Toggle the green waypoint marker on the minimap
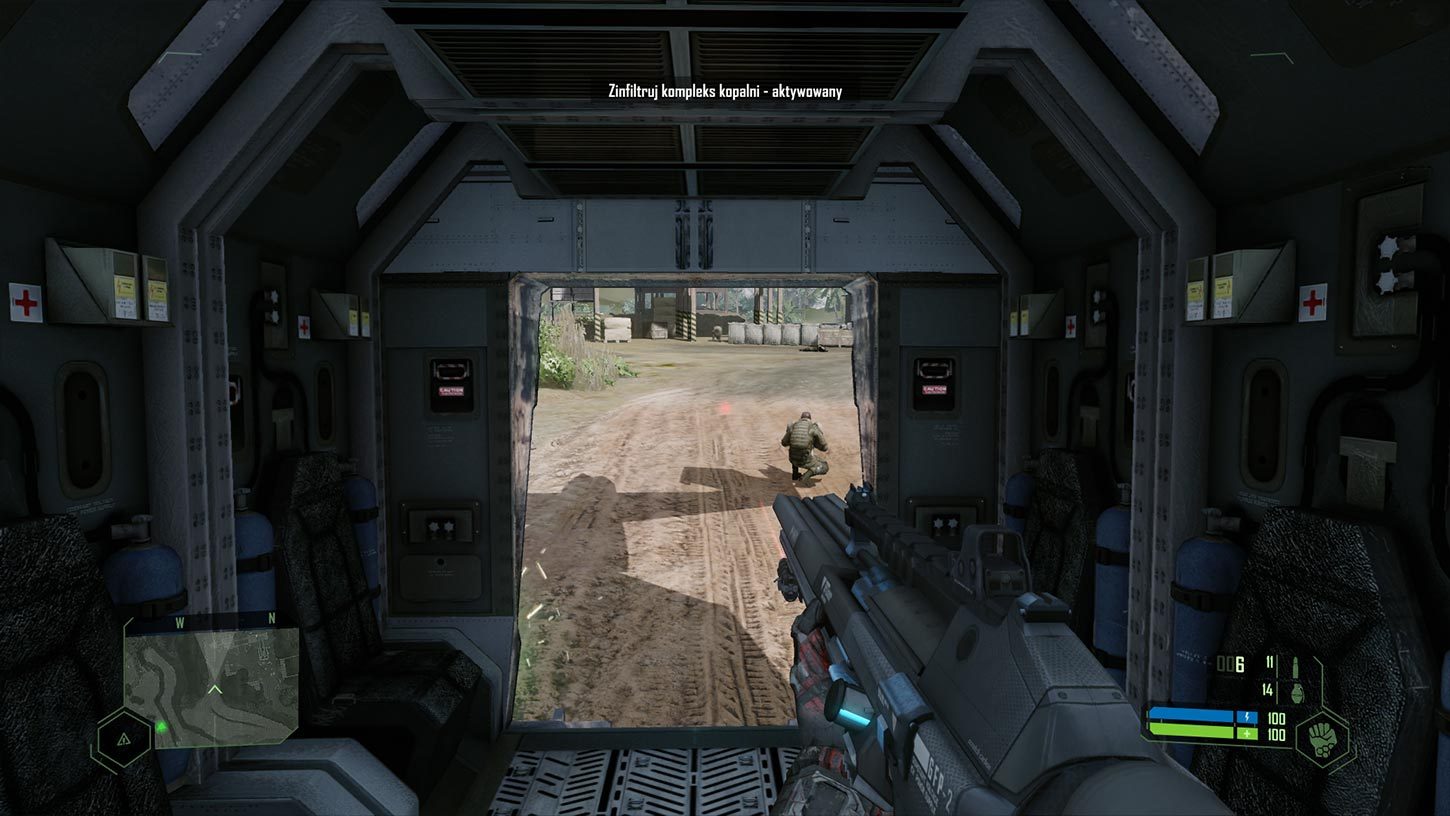Viewport: 1450px width, 816px height. coord(161,727)
